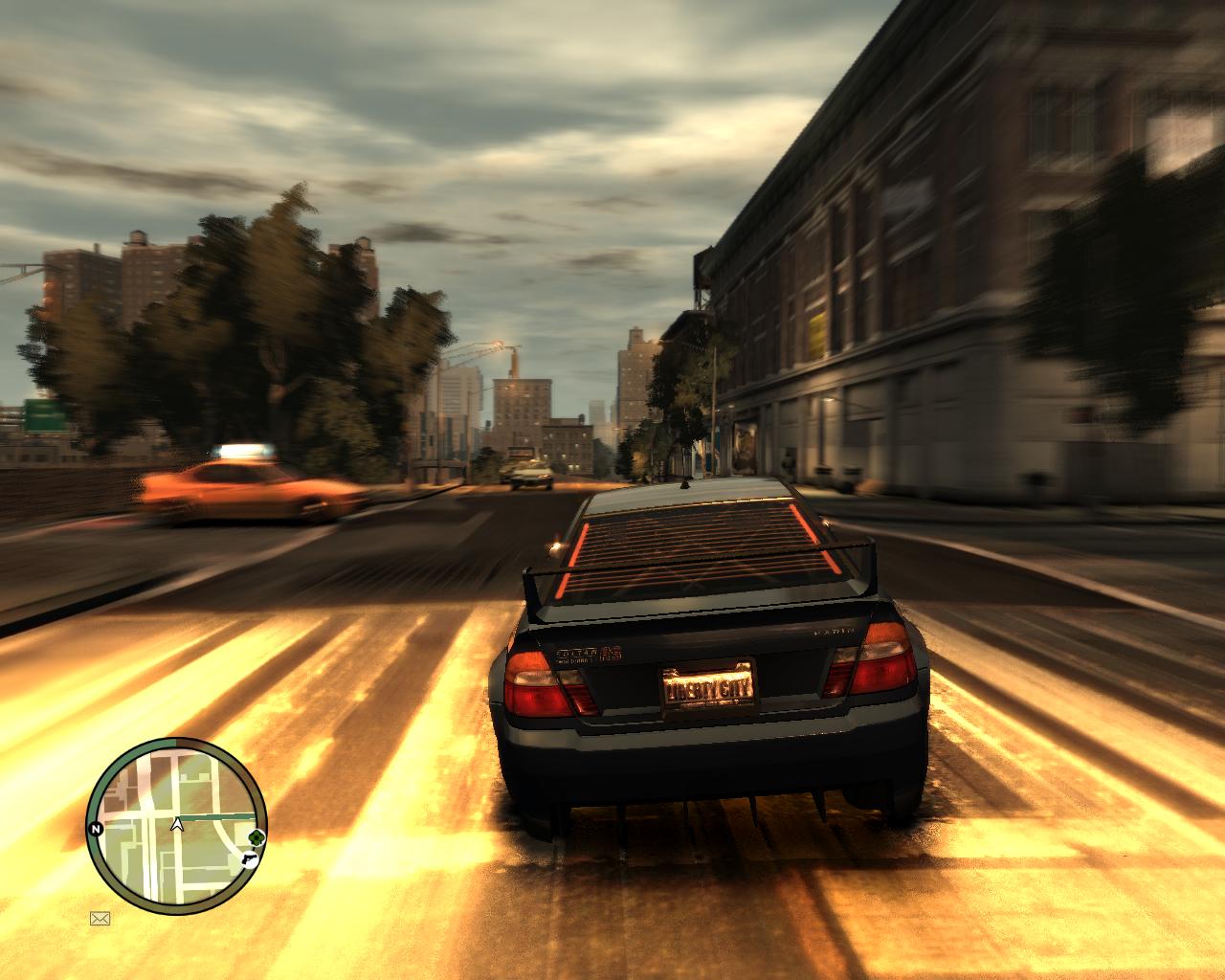Select the green safehouse blip on the minimap
This screenshot has width=1225, height=980.
click(255, 837)
